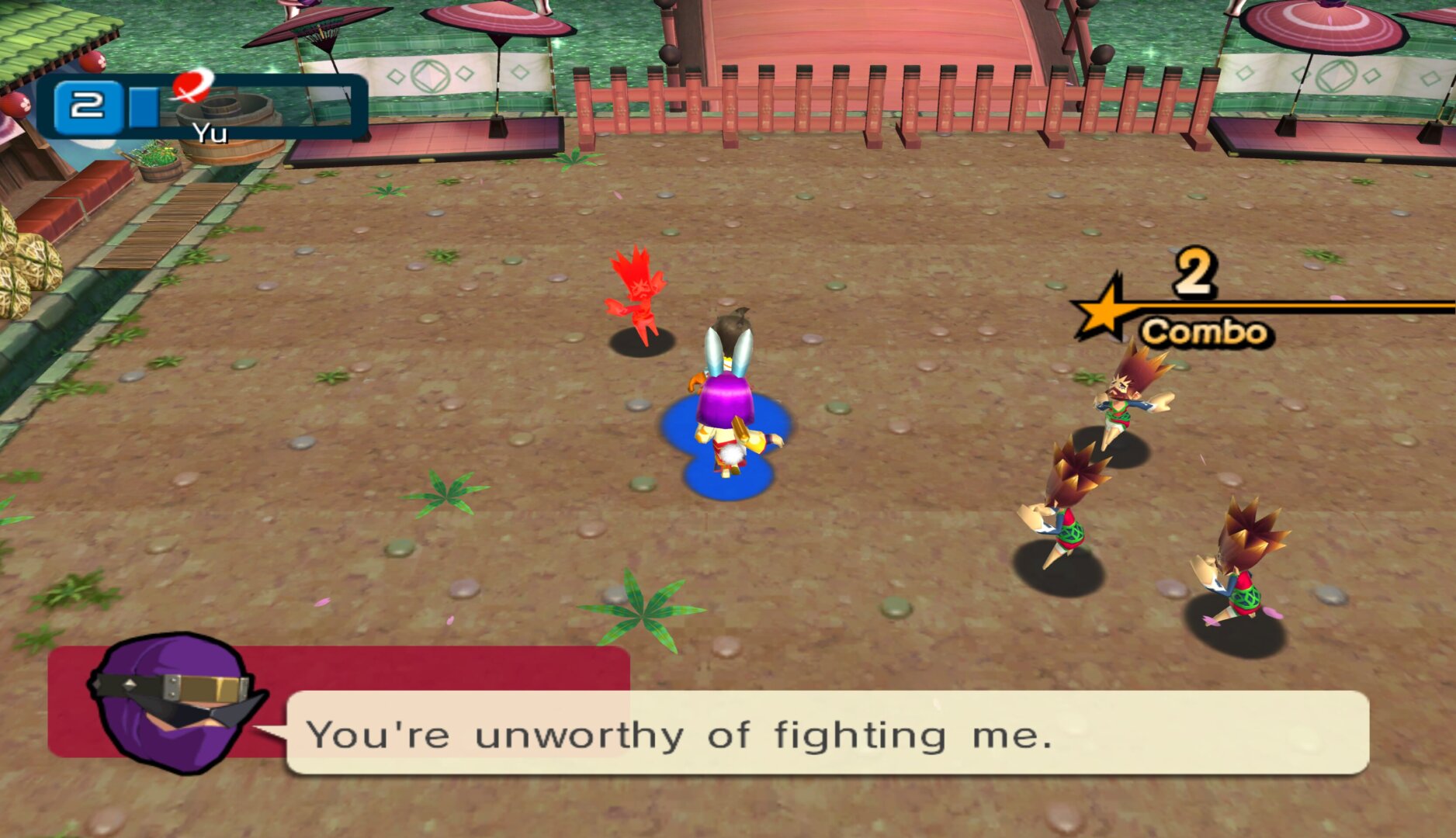
Task: Advance the "You're unworthy of fighting me" dialogue box
Action: click(x=827, y=732)
